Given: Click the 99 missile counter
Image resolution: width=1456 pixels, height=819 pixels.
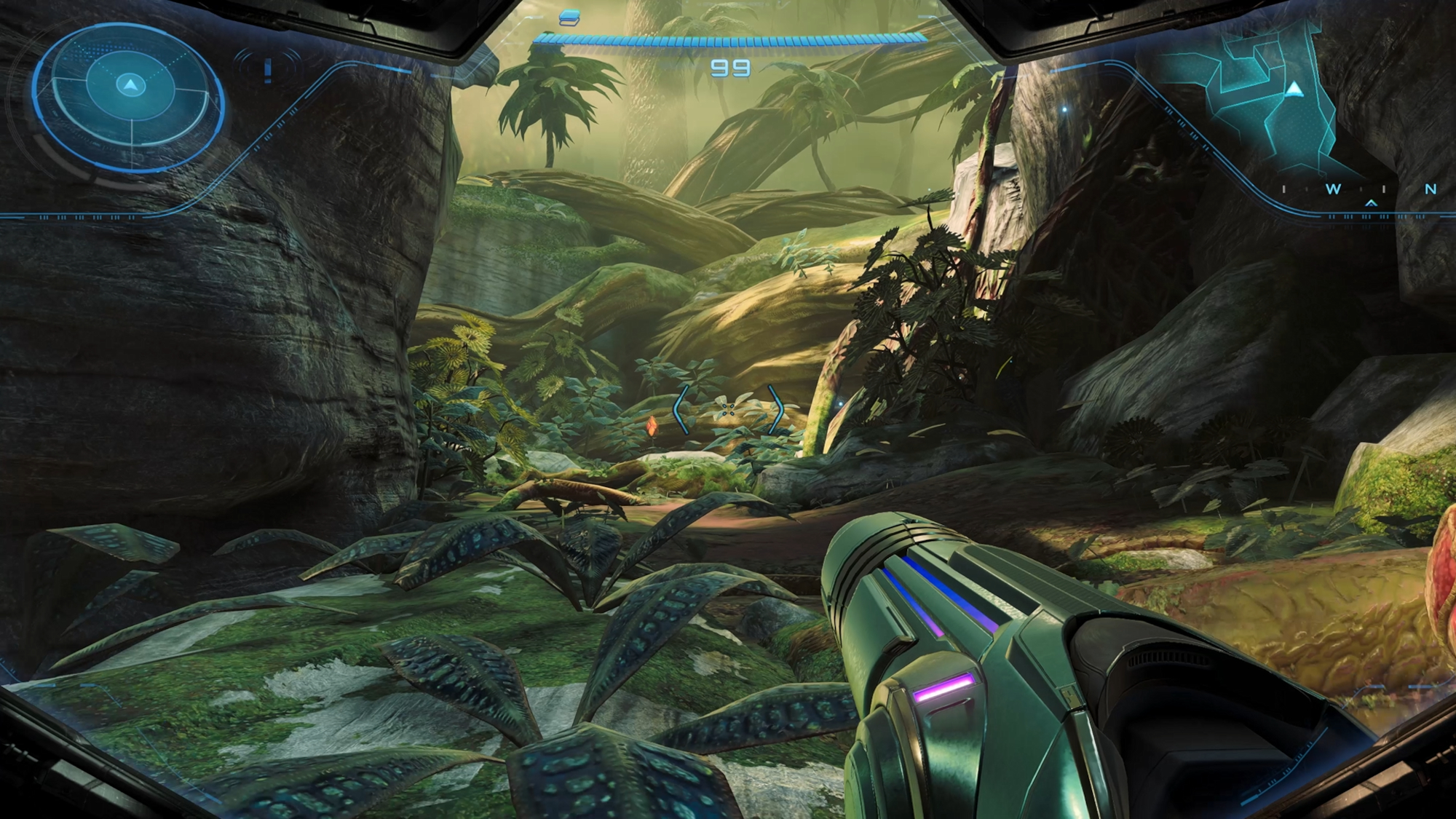Looking at the screenshot, I should (x=732, y=68).
